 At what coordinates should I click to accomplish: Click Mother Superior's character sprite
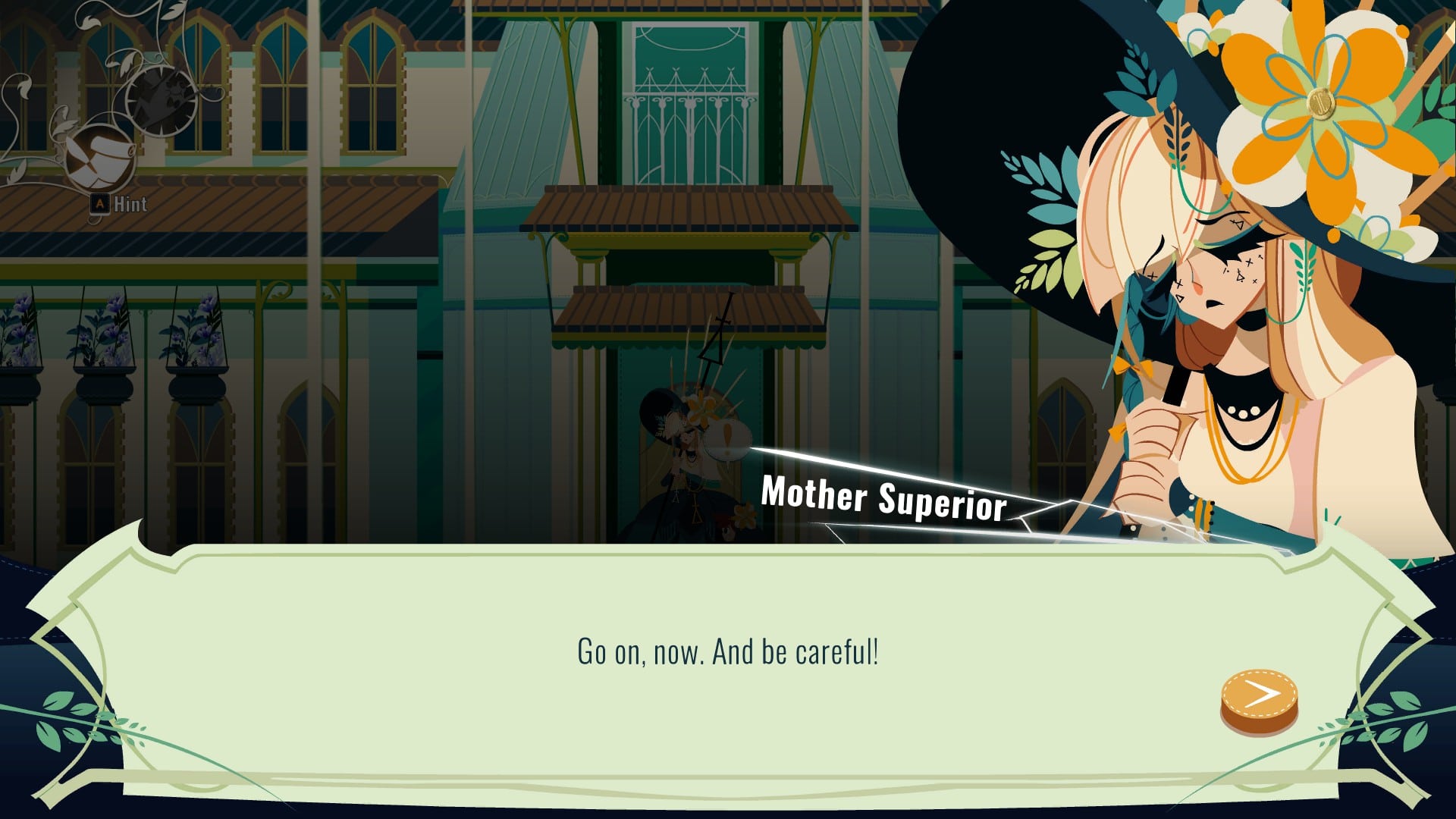pos(686,463)
